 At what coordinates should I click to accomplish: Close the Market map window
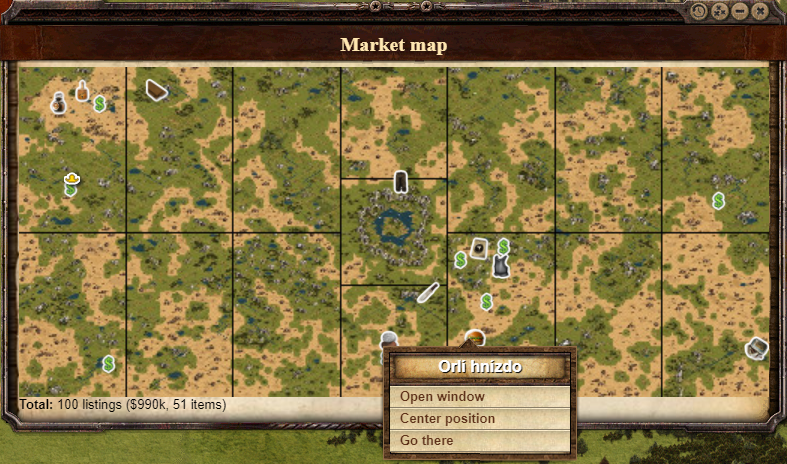point(761,12)
